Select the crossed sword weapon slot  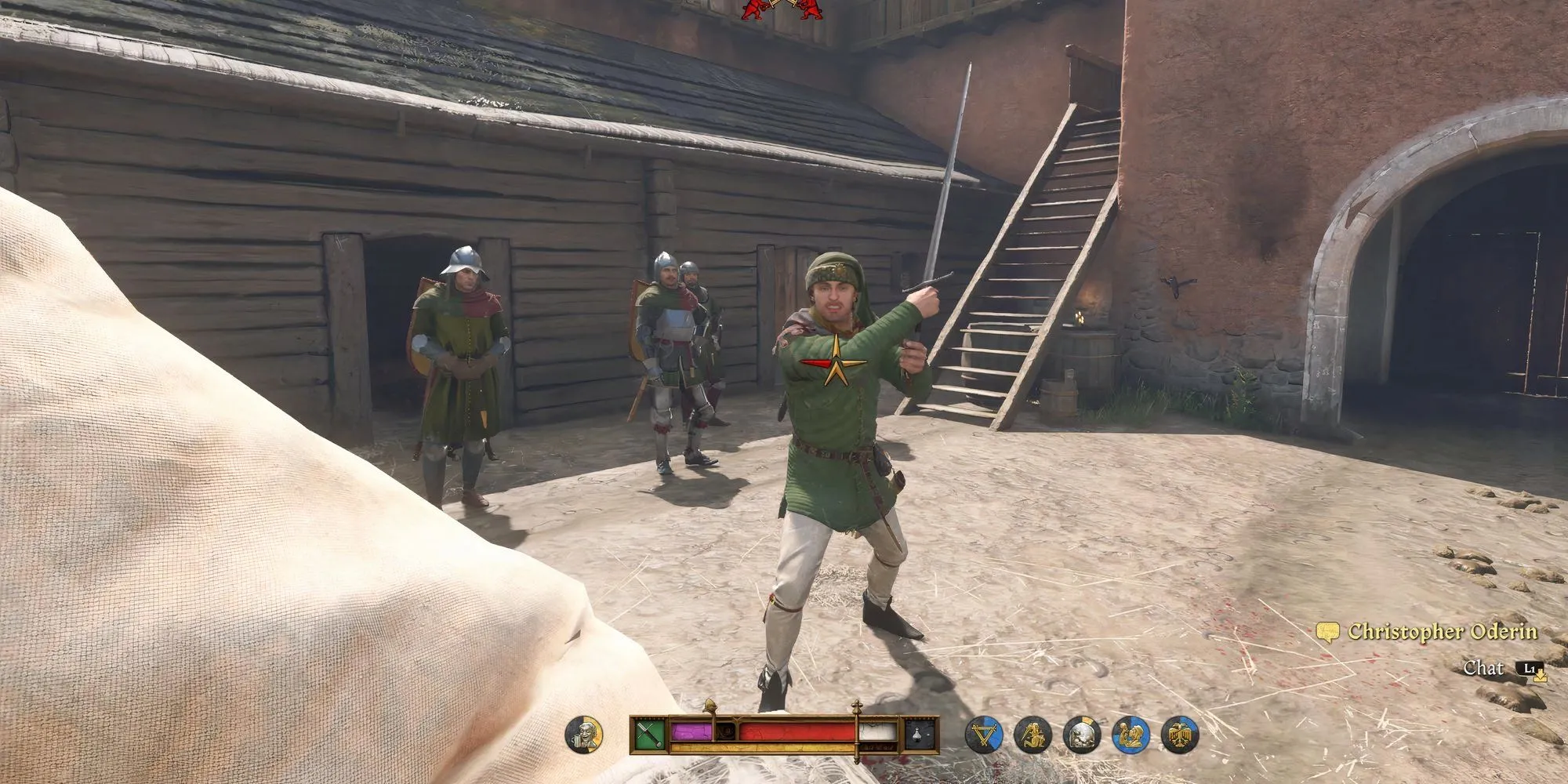(651, 735)
